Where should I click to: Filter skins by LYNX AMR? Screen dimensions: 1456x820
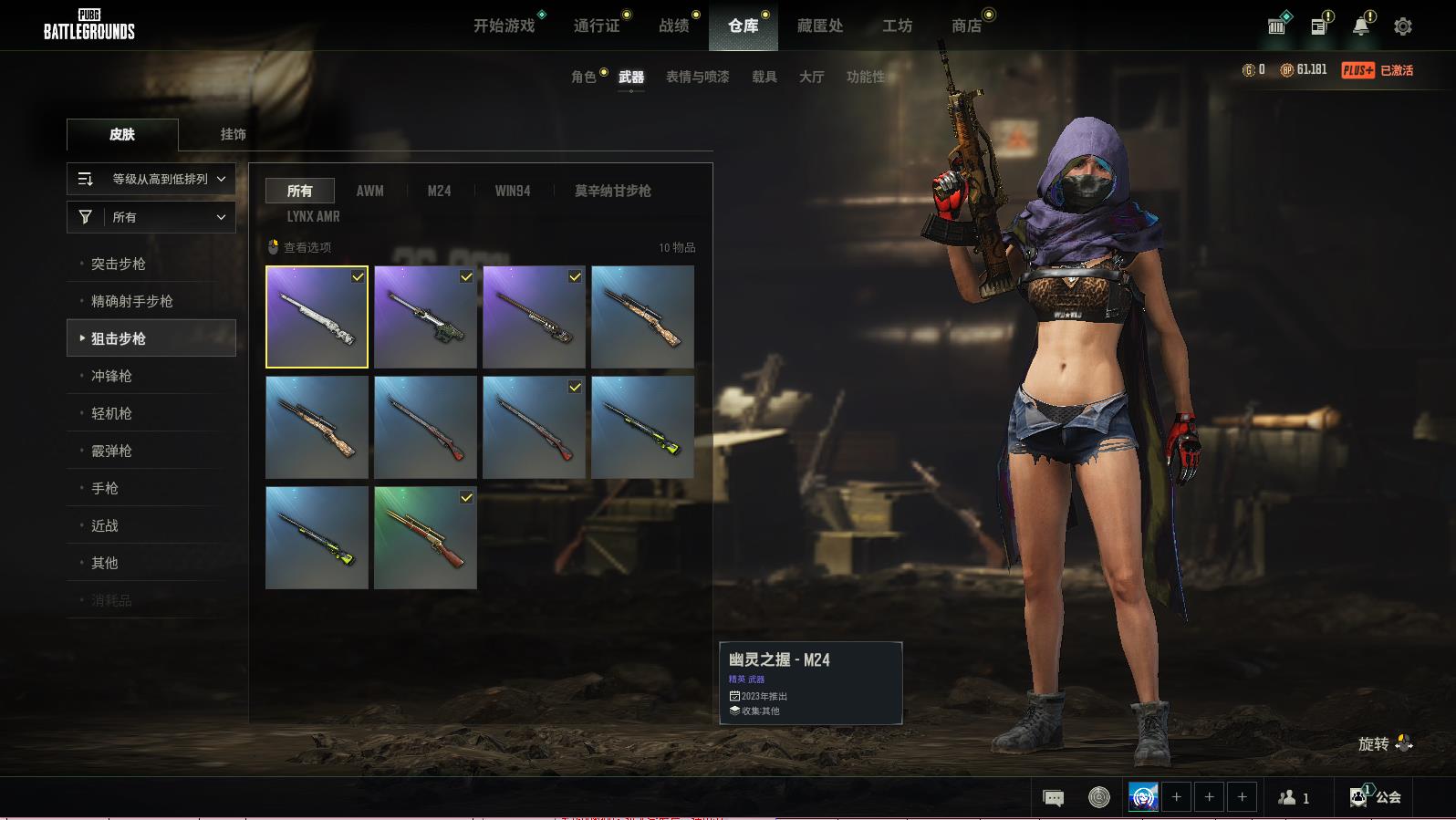313,216
